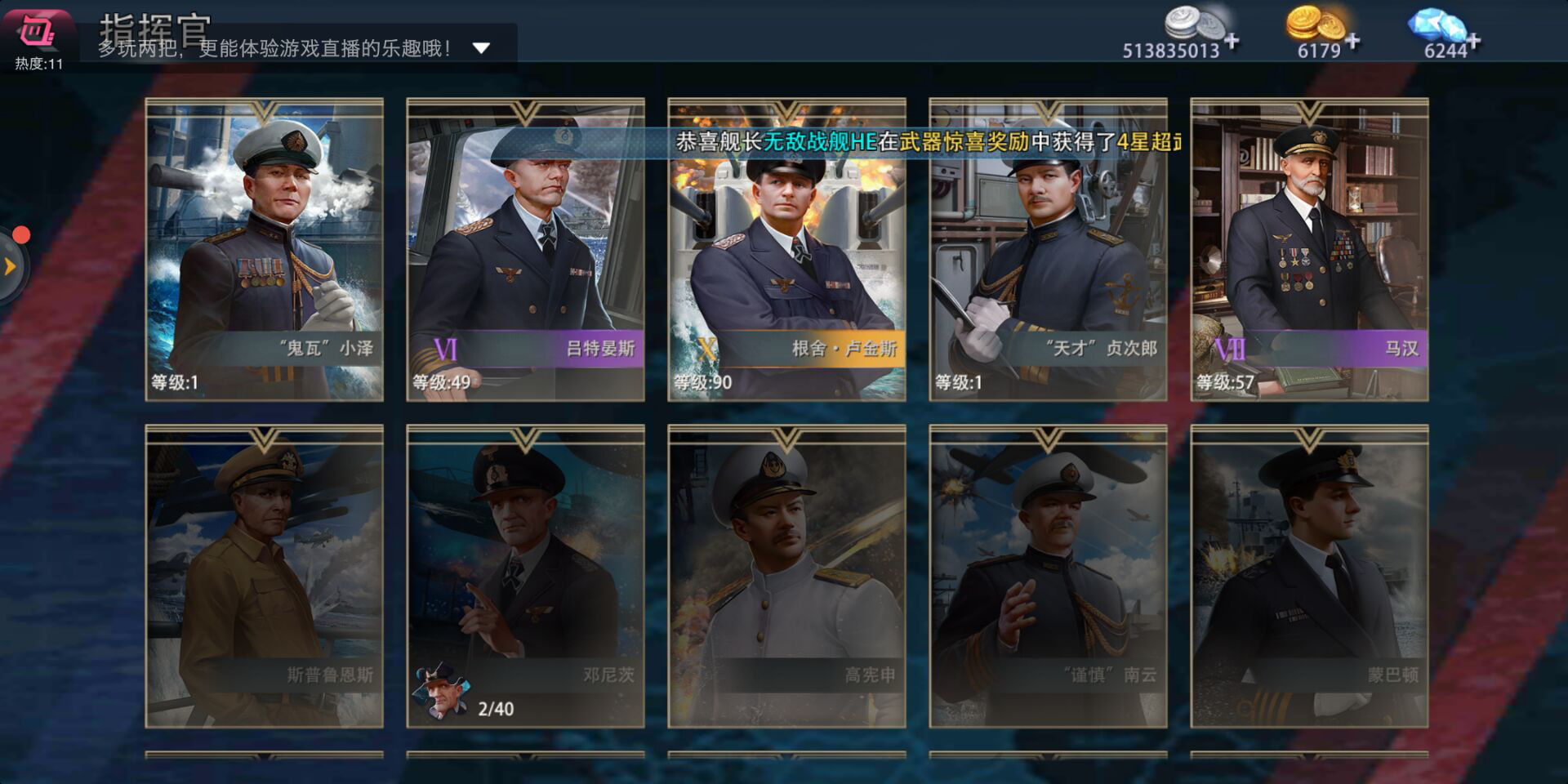
Task: Select locked commander 斯普鲁恩斯
Action: click(264, 576)
